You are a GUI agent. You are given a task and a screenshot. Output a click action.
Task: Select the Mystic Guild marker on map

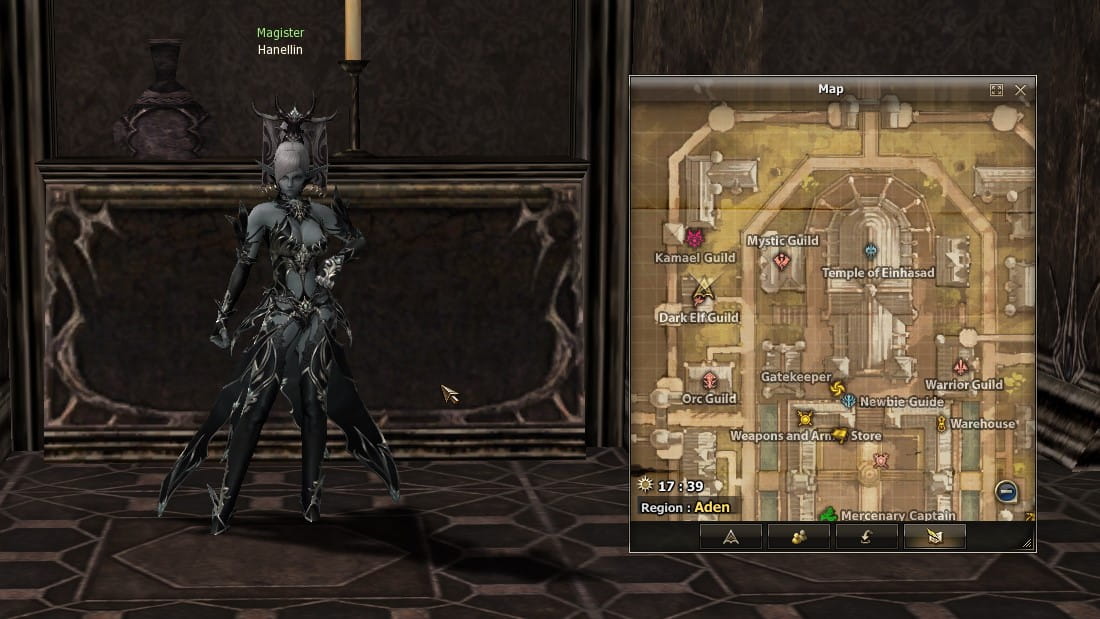pyautogui.click(x=782, y=261)
